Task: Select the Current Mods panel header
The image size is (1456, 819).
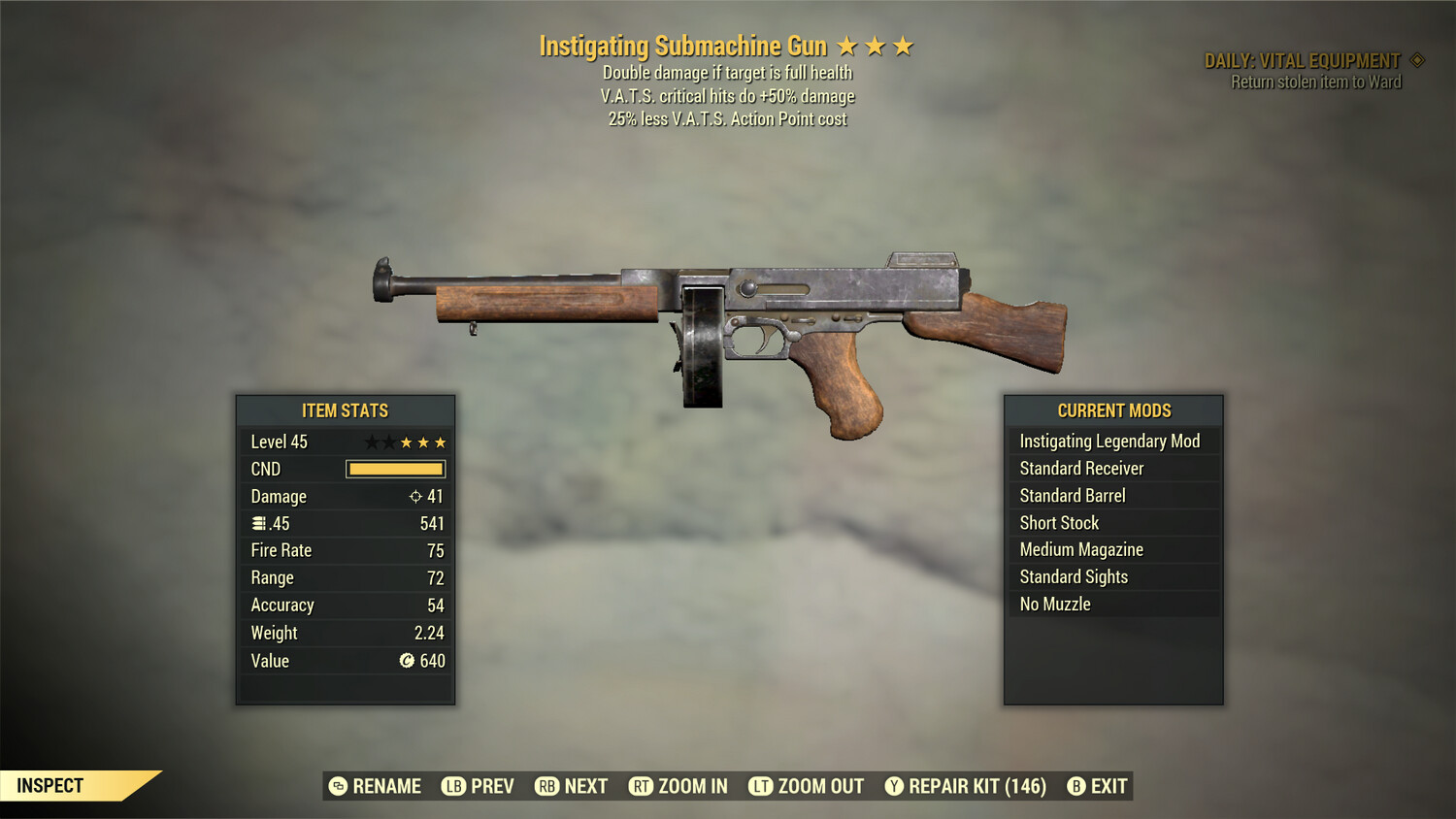Action: pos(1112,410)
